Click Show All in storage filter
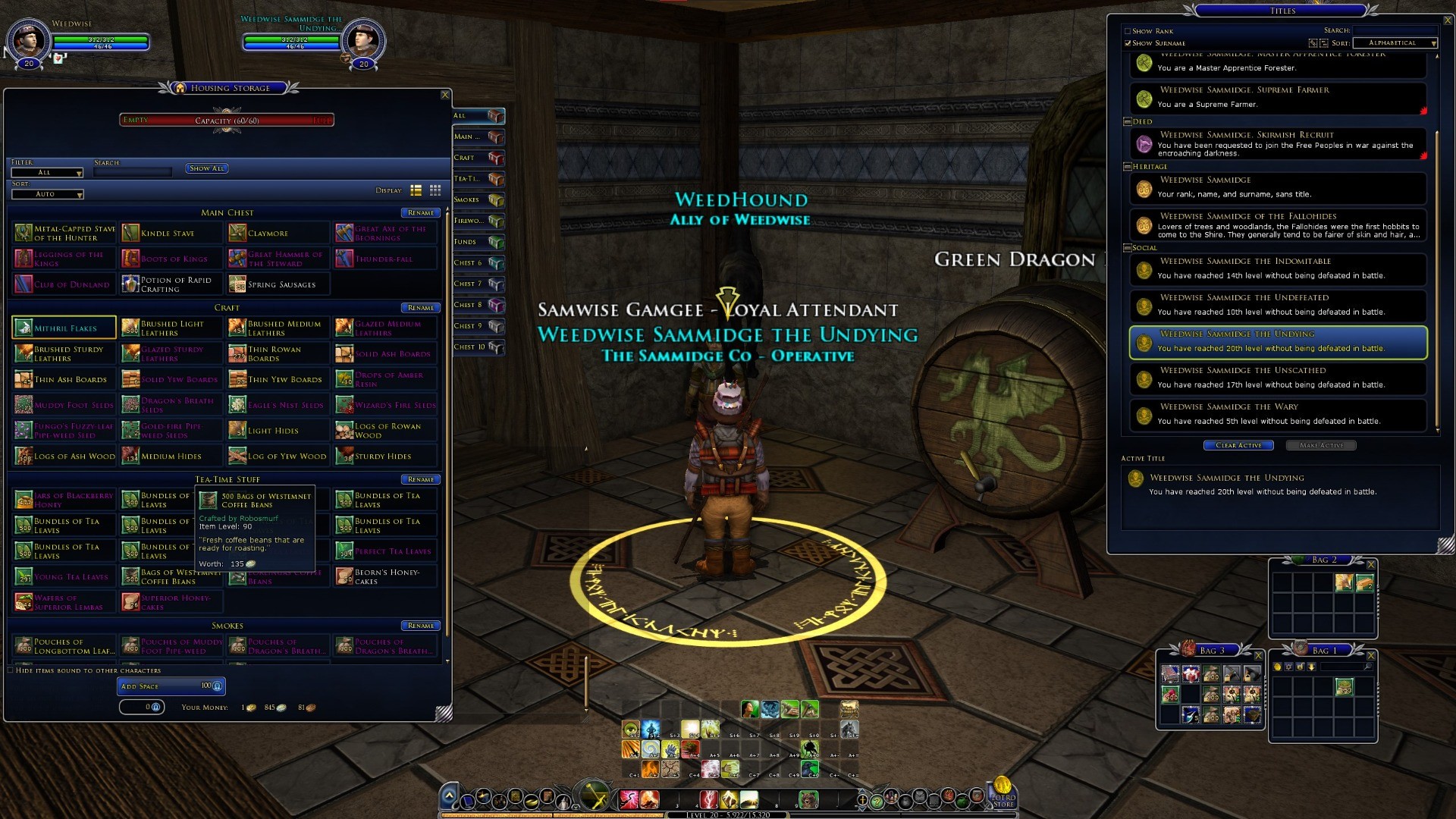1456x819 pixels. [207, 168]
